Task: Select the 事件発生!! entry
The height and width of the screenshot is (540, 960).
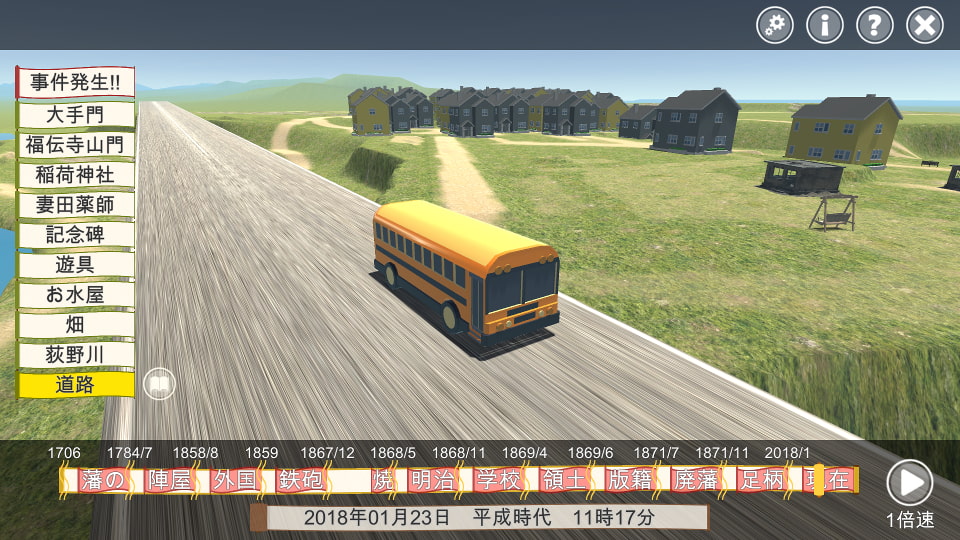Action: pos(75,83)
